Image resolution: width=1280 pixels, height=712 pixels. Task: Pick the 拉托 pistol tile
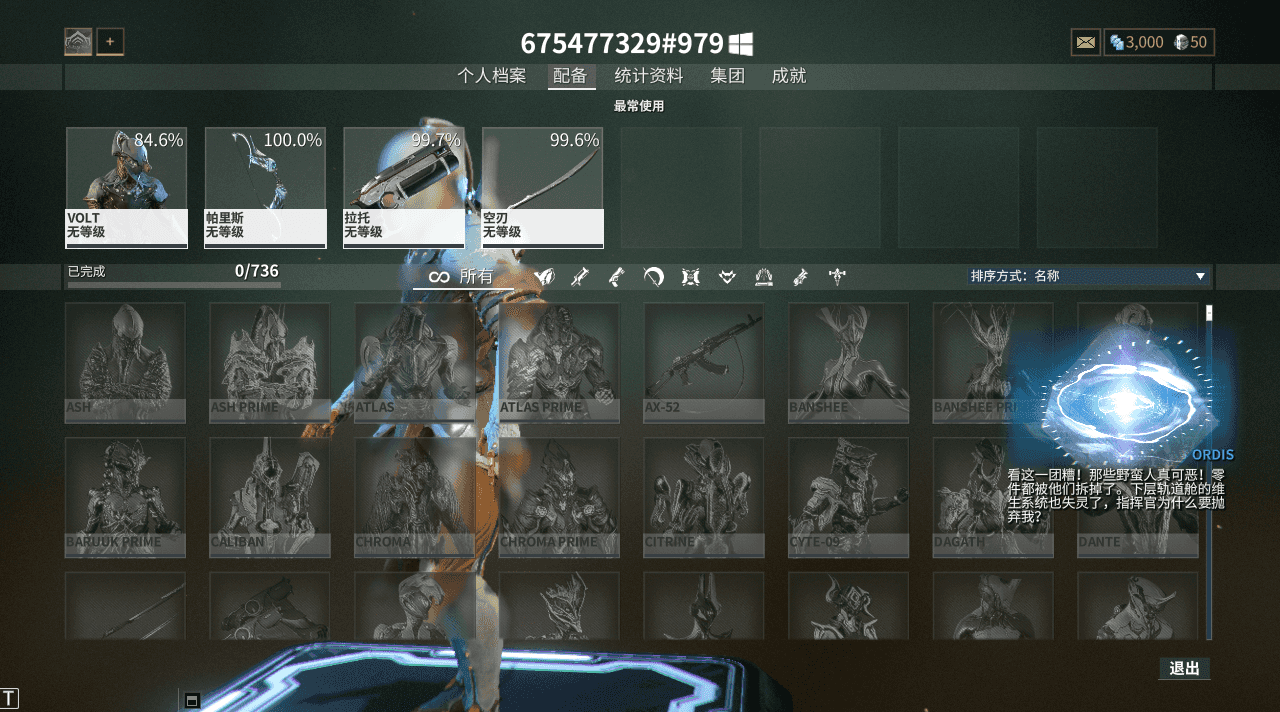click(403, 187)
